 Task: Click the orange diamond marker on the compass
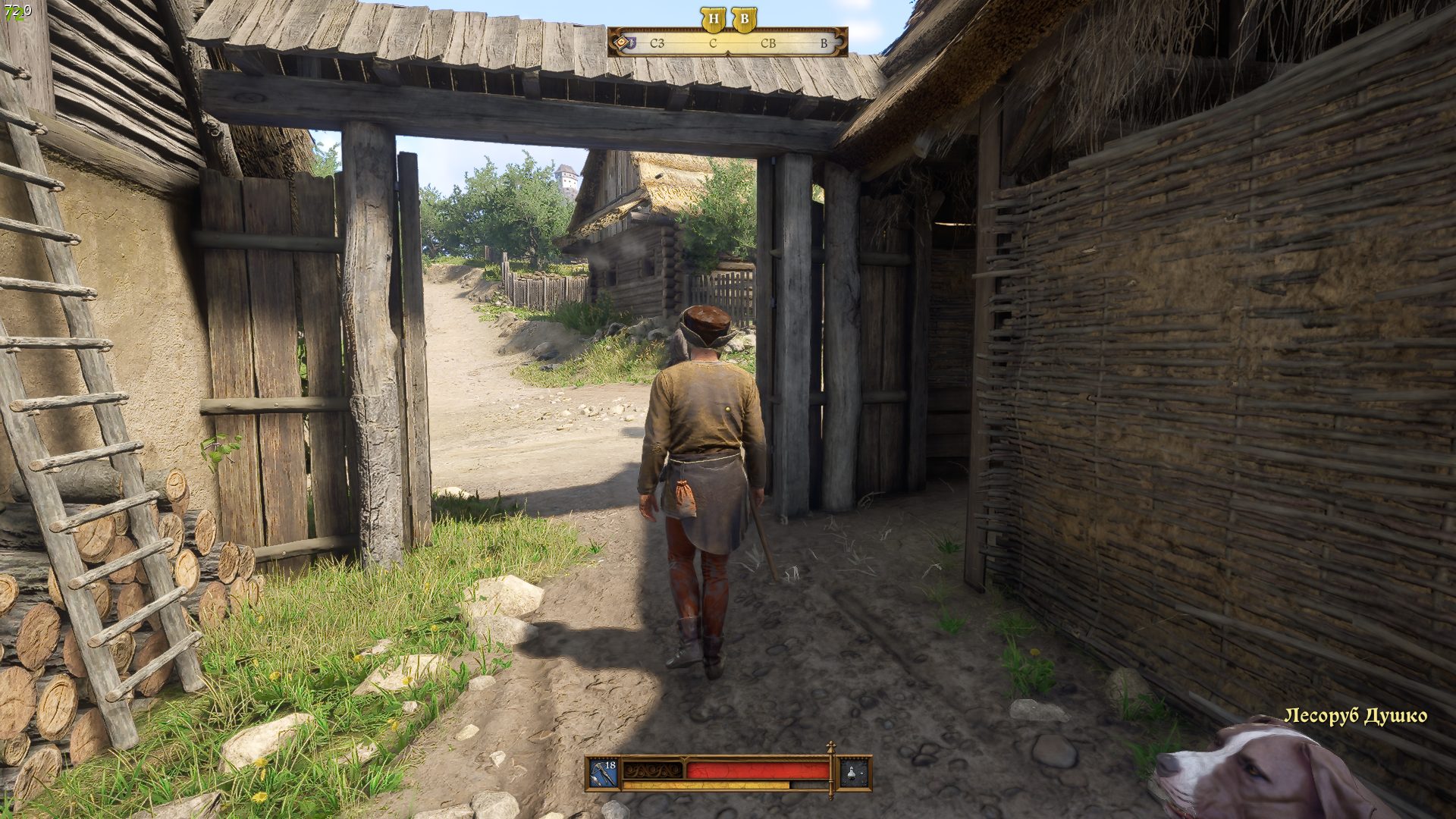(x=621, y=43)
